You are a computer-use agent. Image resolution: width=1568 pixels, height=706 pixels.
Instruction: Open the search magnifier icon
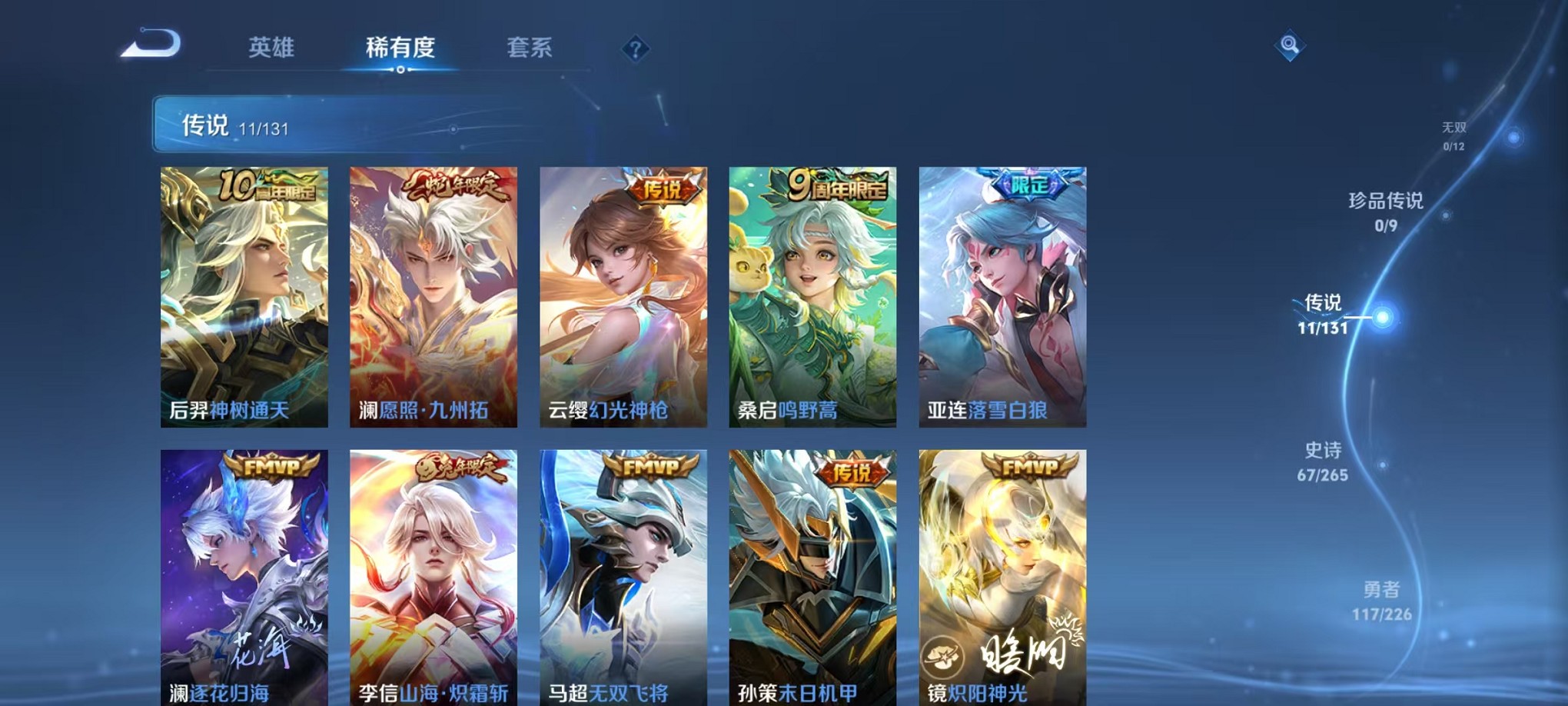pyautogui.click(x=1290, y=46)
